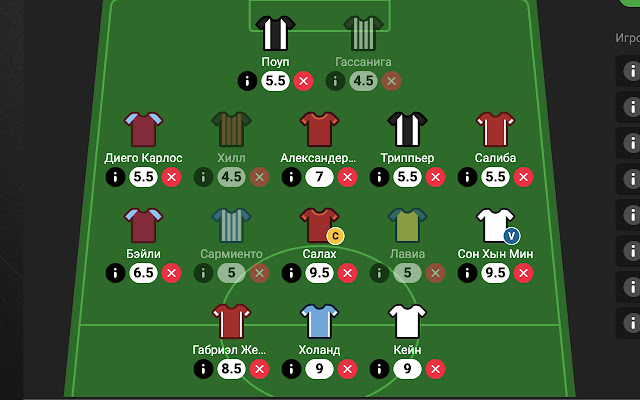Select vice-captain Сон Хын Мин's shirt
This screenshot has width=640, height=400.
(495, 225)
